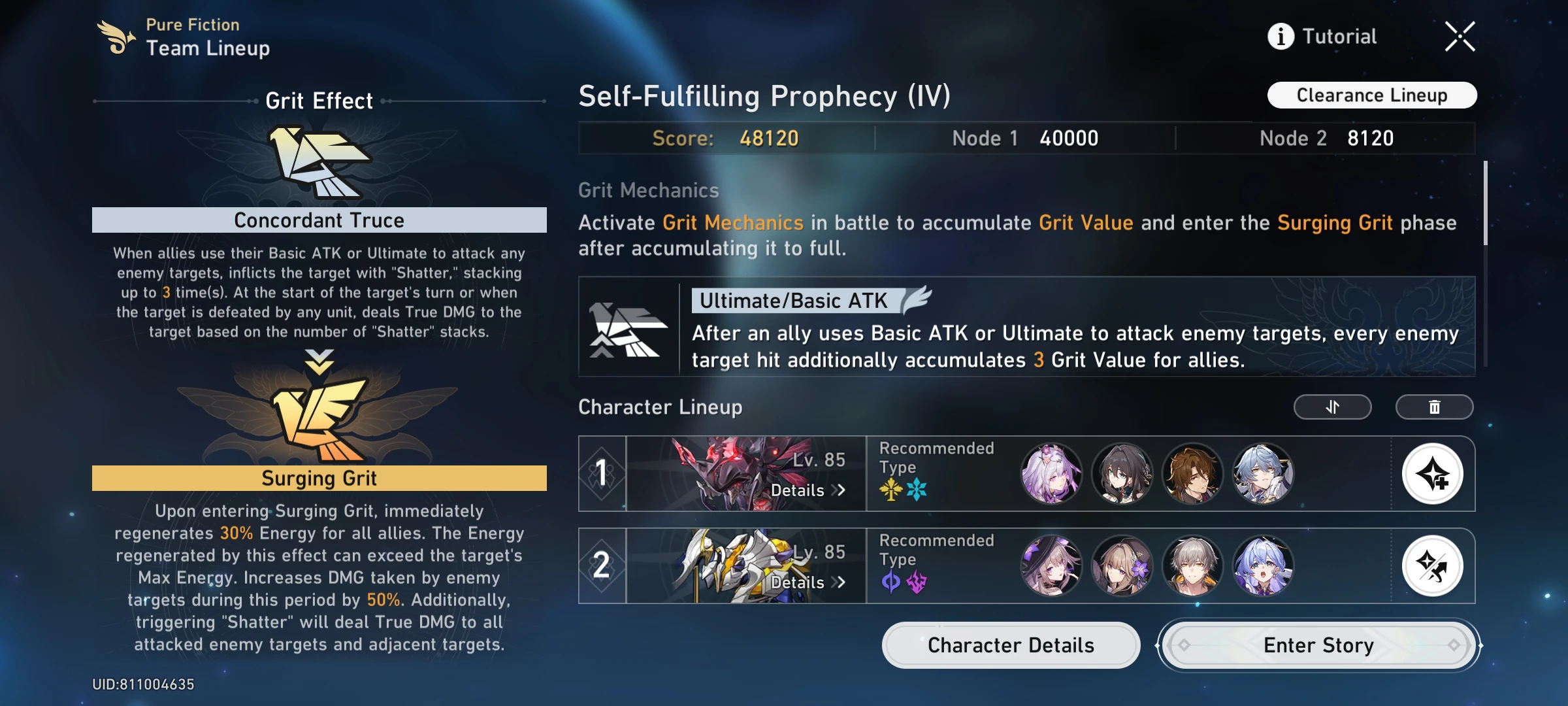Open Character Details
Viewport: 1568px width, 706px height.
[x=1010, y=645]
